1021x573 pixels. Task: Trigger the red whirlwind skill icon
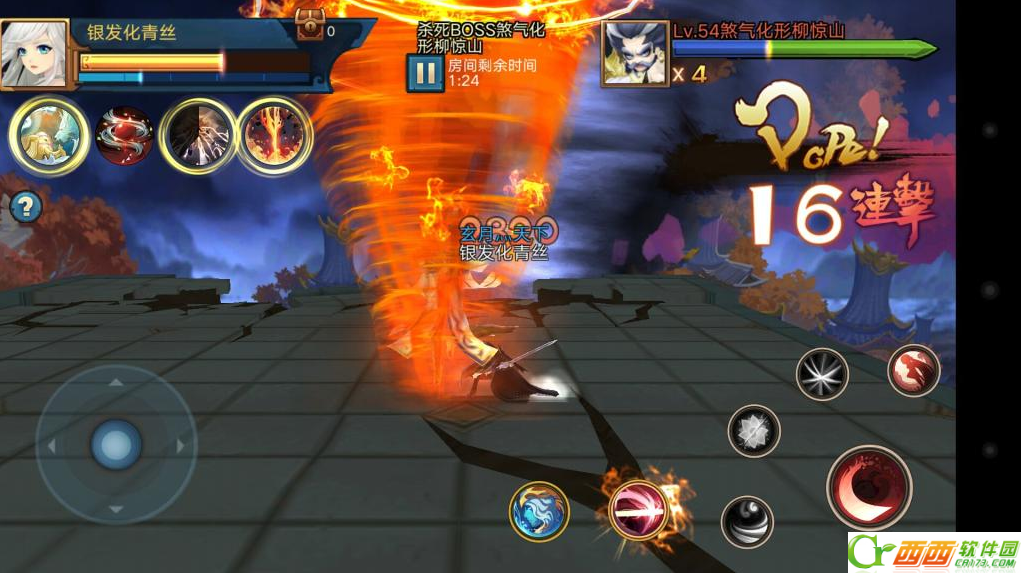point(124,135)
